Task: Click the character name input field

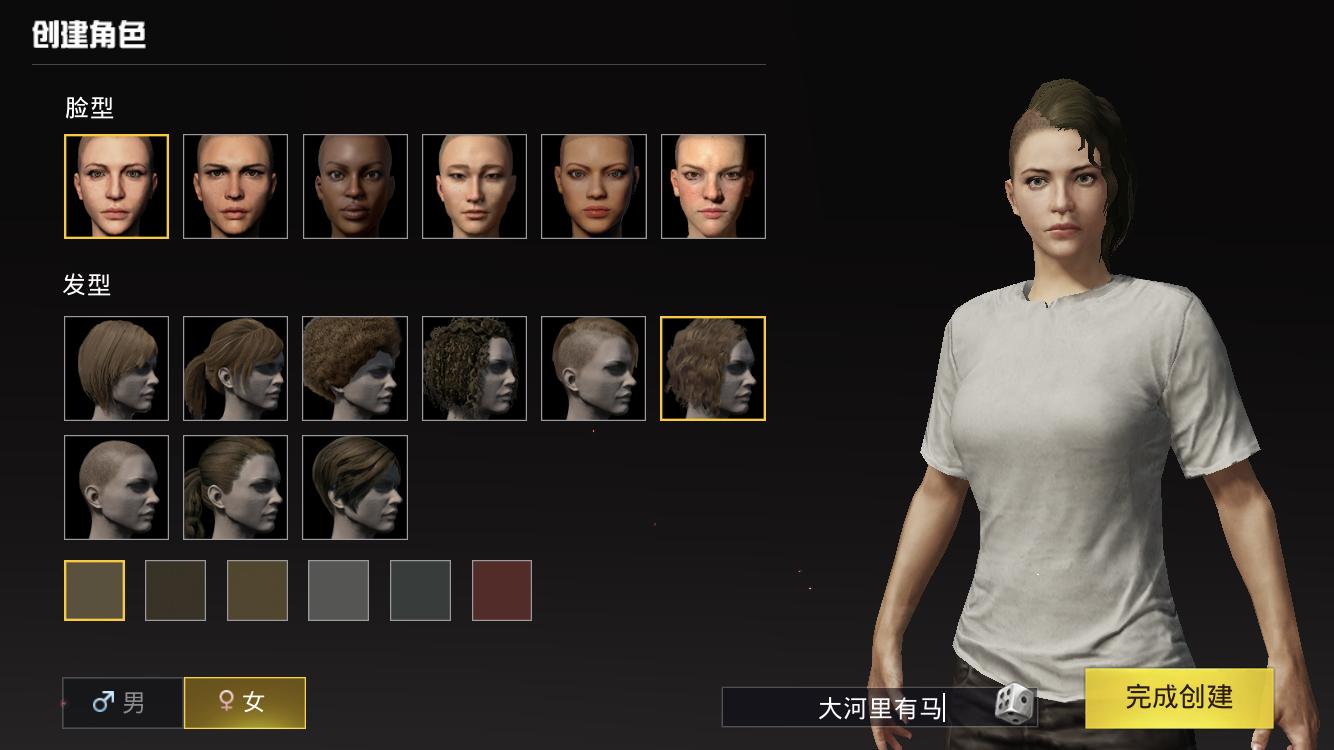Action: coord(860,708)
